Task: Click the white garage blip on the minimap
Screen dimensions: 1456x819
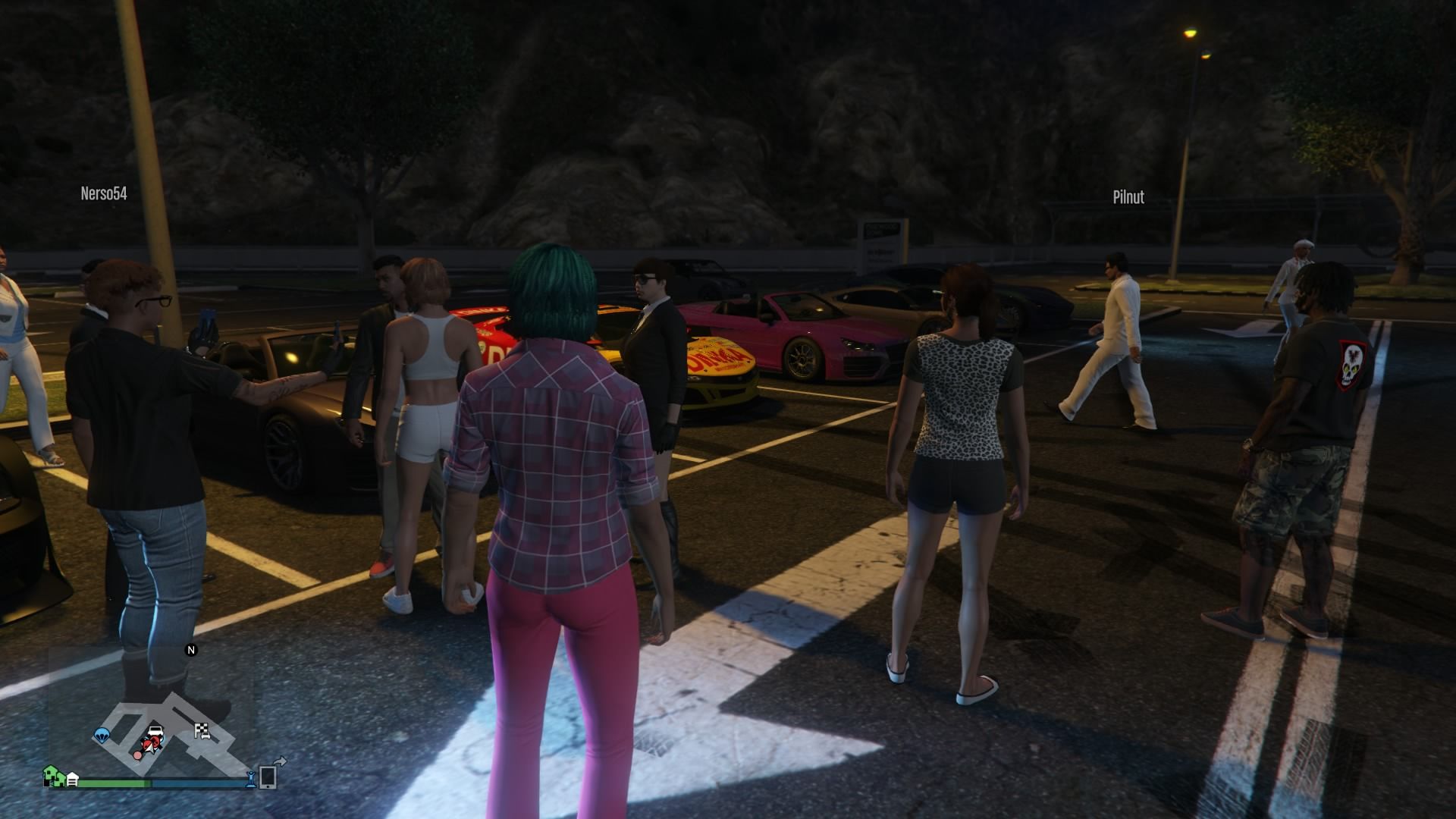Action: pyautogui.click(x=73, y=779)
